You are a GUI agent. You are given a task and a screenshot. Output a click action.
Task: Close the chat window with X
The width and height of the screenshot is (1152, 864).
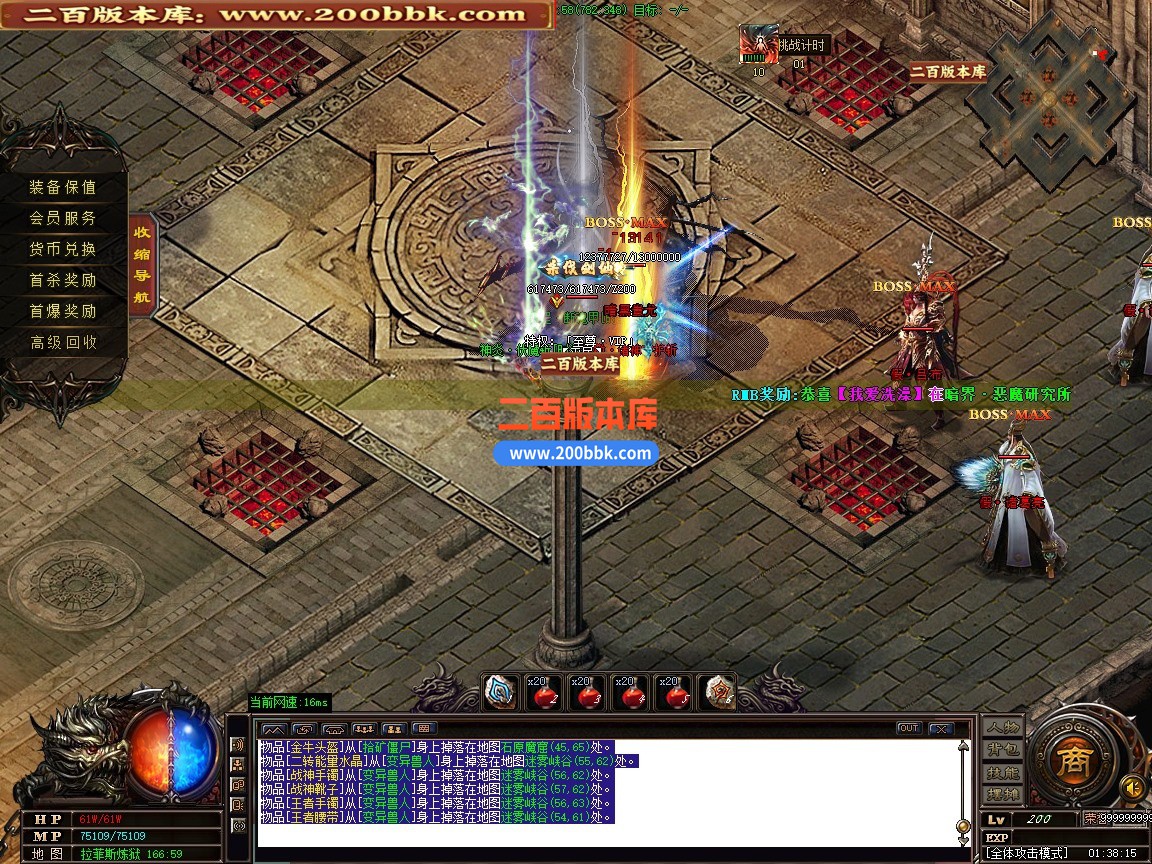(x=940, y=728)
